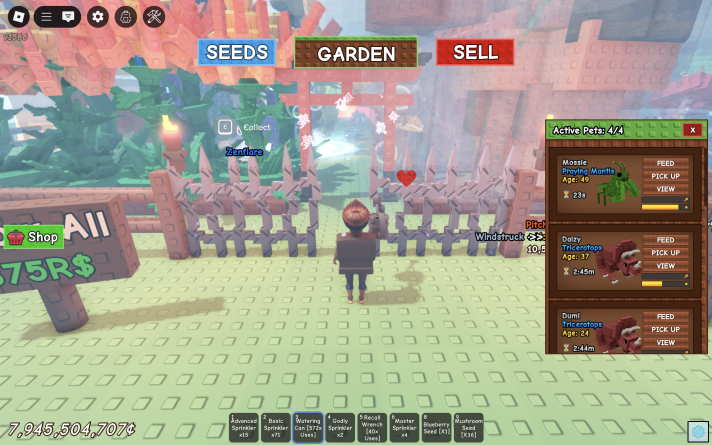Teleport using the SEEDS button
Screen dimensions: 712x445
tap(237, 52)
